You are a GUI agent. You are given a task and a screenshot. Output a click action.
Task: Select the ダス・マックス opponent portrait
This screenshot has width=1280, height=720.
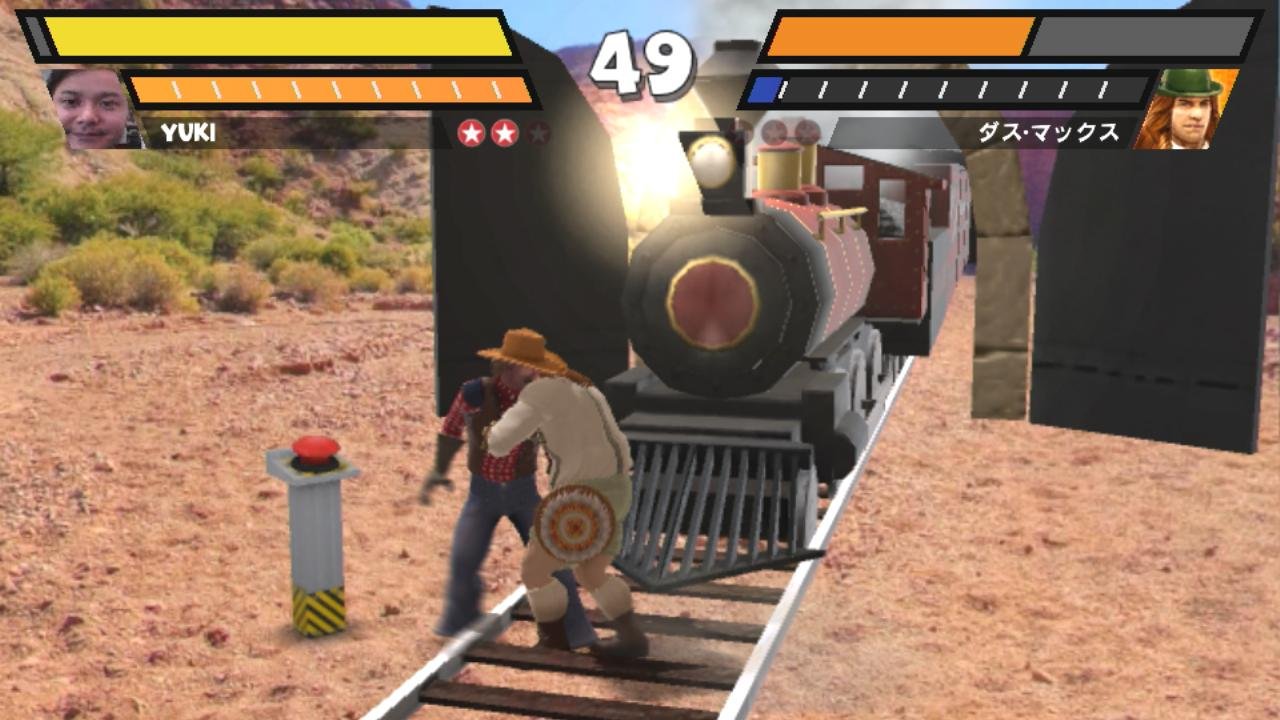coord(1186,110)
